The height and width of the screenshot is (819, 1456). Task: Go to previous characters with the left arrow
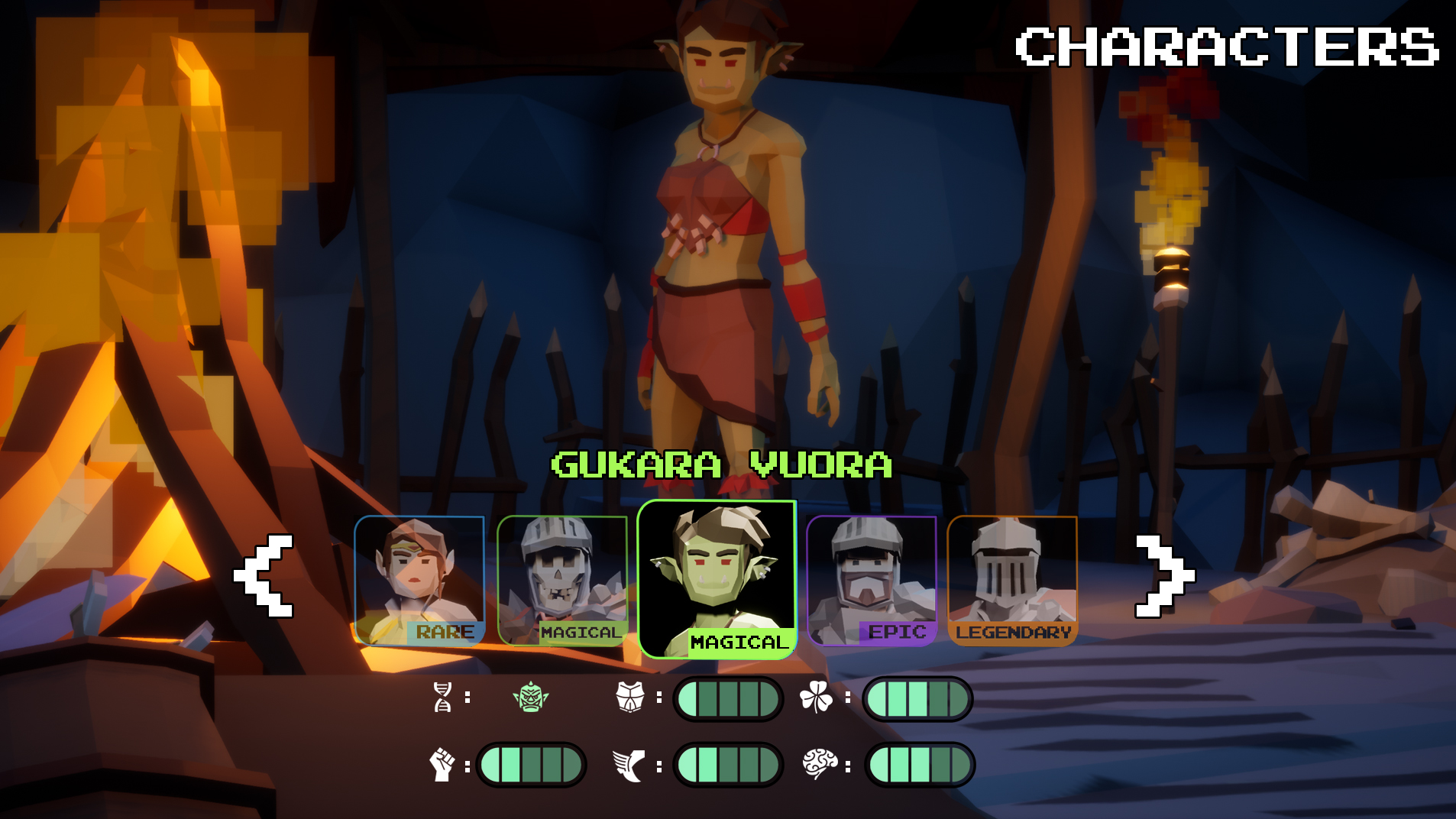click(x=264, y=575)
